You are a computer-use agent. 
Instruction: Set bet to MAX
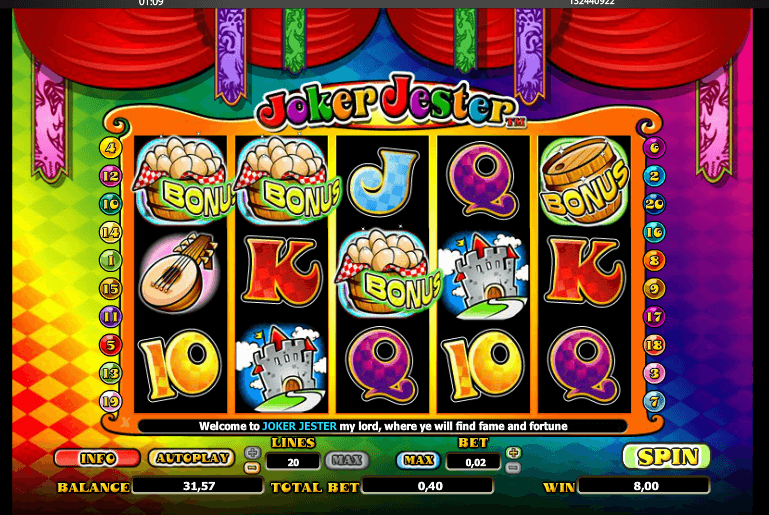point(419,460)
